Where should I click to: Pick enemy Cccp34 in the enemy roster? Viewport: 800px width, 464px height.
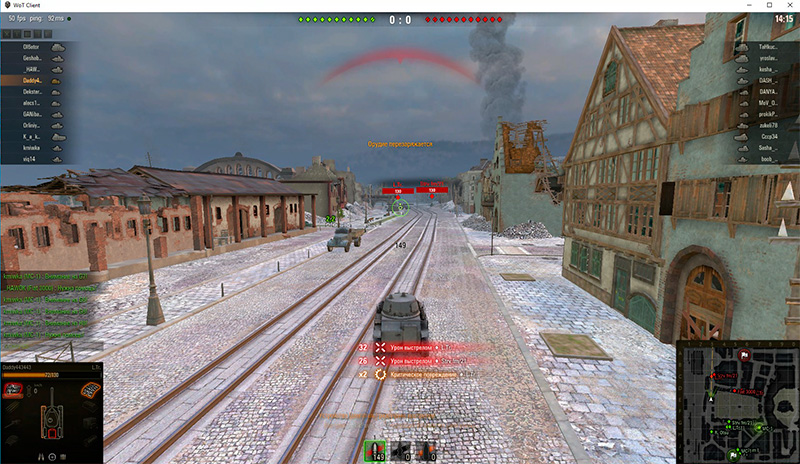coord(765,136)
